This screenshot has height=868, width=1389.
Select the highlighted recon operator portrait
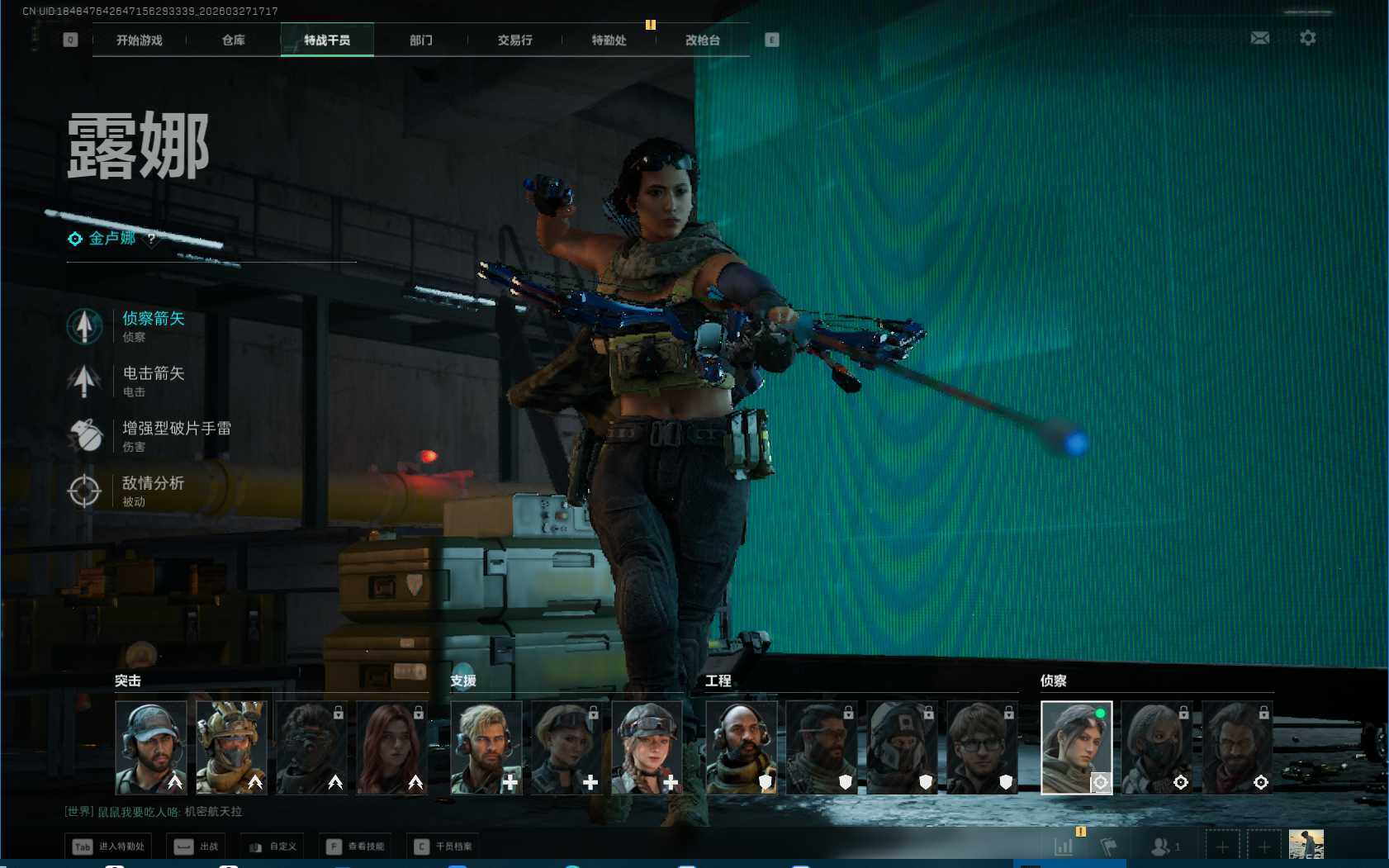[1076, 747]
